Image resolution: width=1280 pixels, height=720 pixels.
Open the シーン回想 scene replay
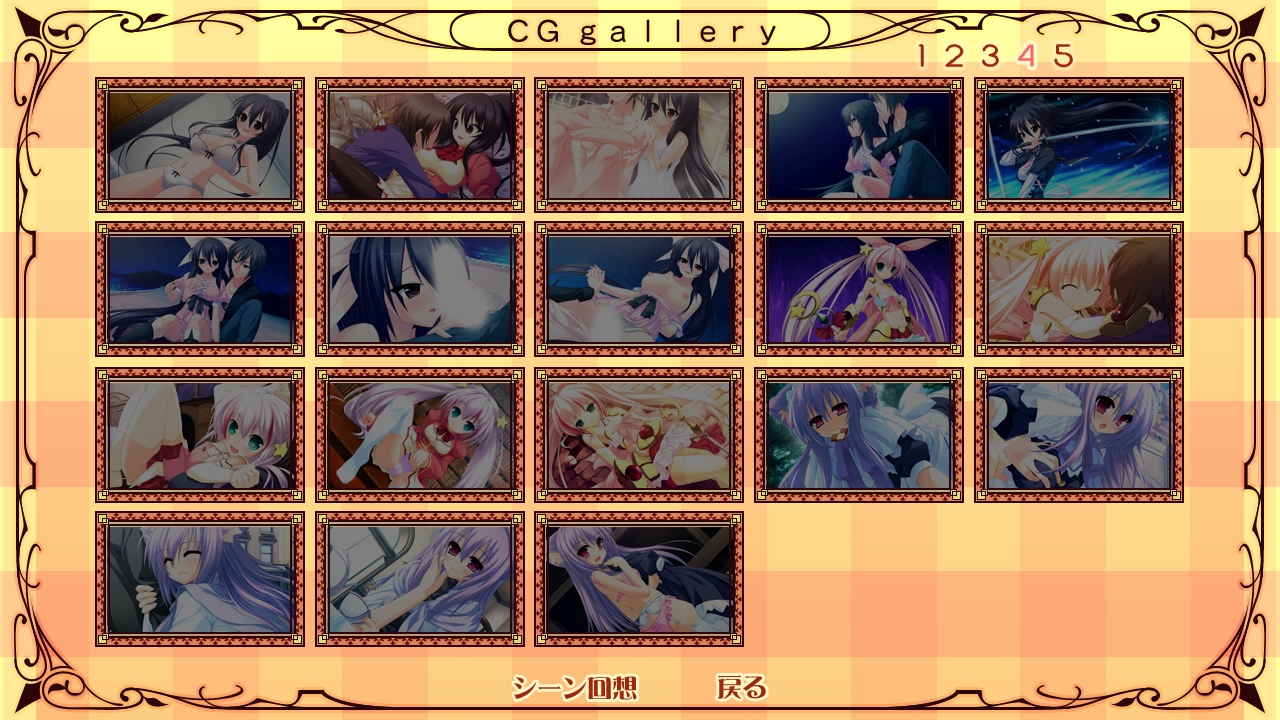[574, 688]
